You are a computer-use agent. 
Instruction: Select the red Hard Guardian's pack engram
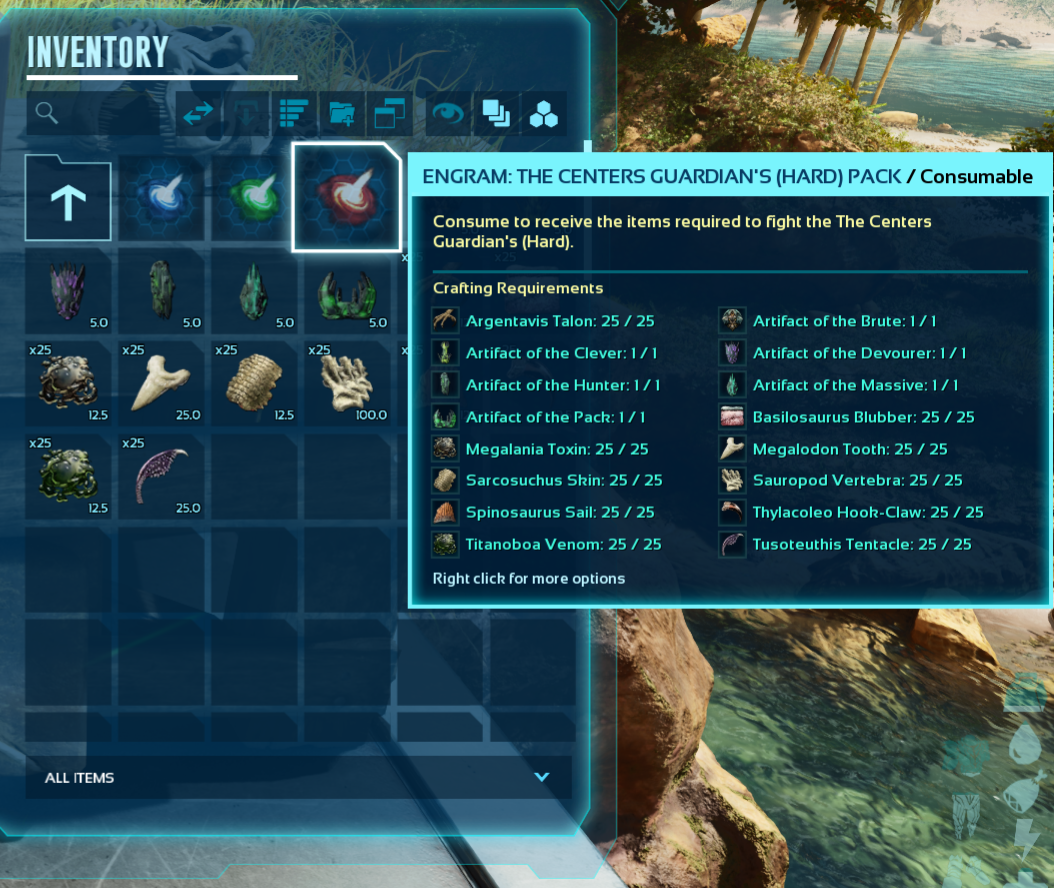tap(346, 197)
